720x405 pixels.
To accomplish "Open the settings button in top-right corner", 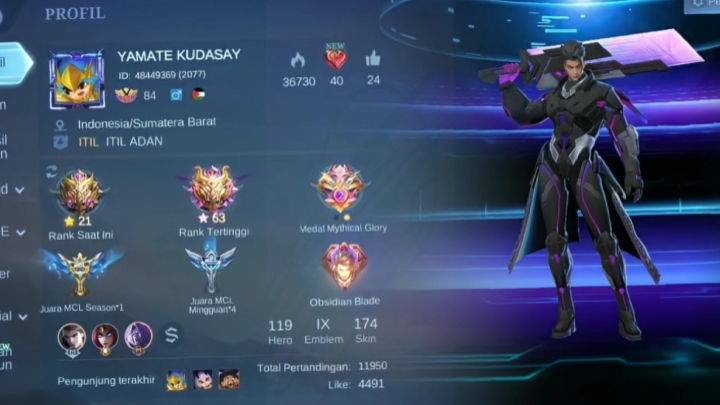I will click(x=700, y=4).
